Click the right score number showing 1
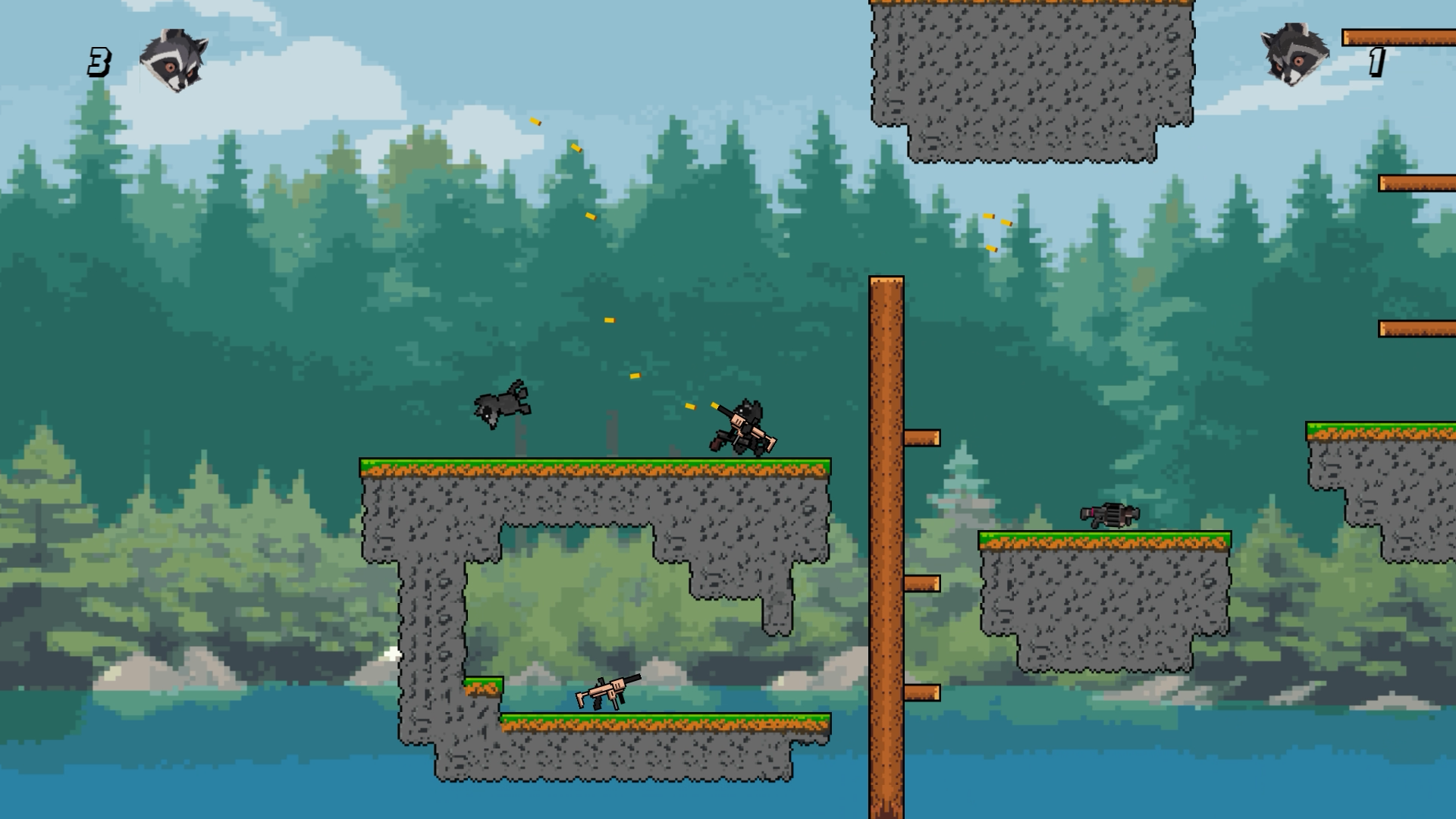This screenshot has height=819, width=1456. coord(1378,61)
